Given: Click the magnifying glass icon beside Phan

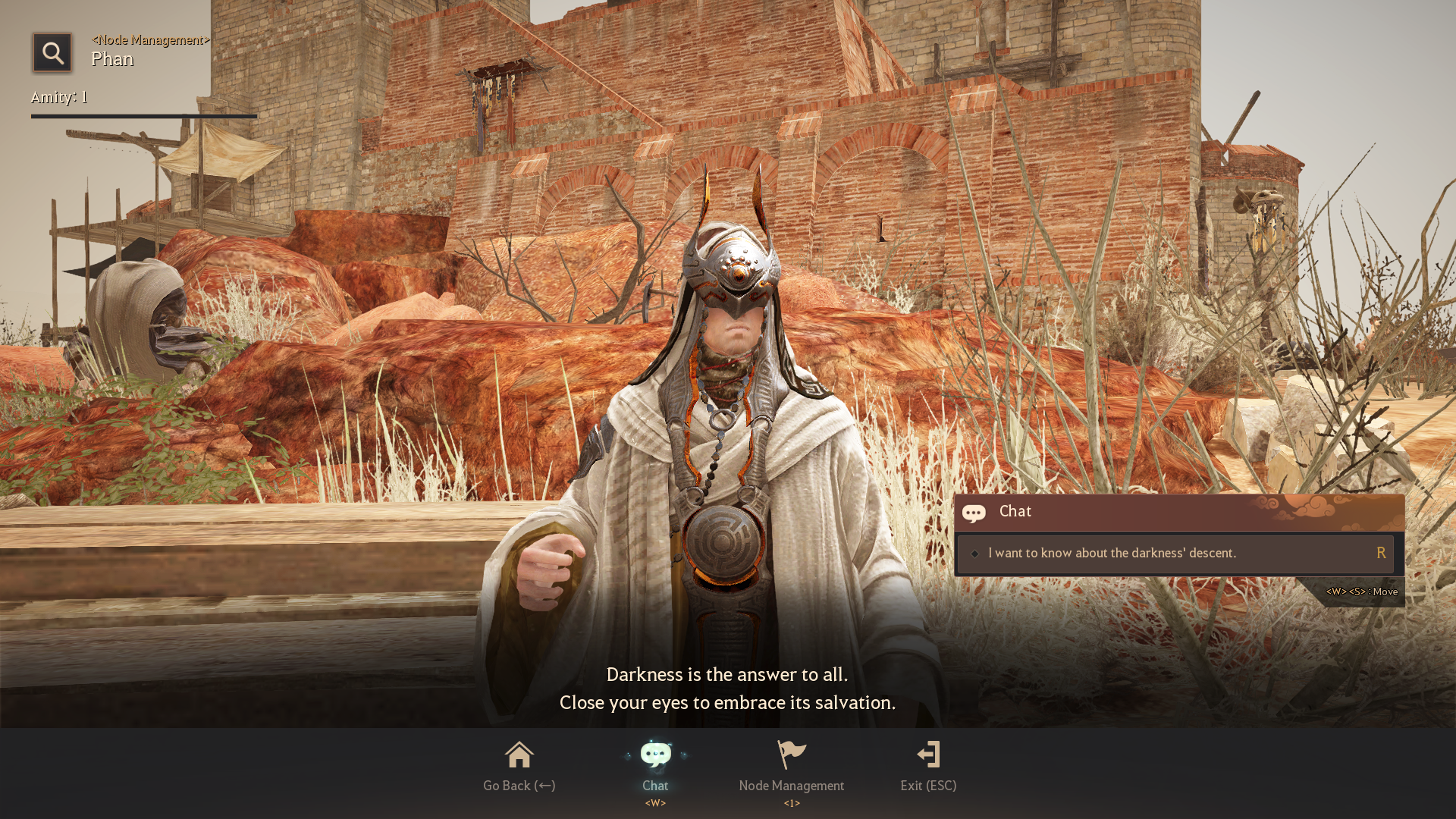Looking at the screenshot, I should pyautogui.click(x=52, y=52).
